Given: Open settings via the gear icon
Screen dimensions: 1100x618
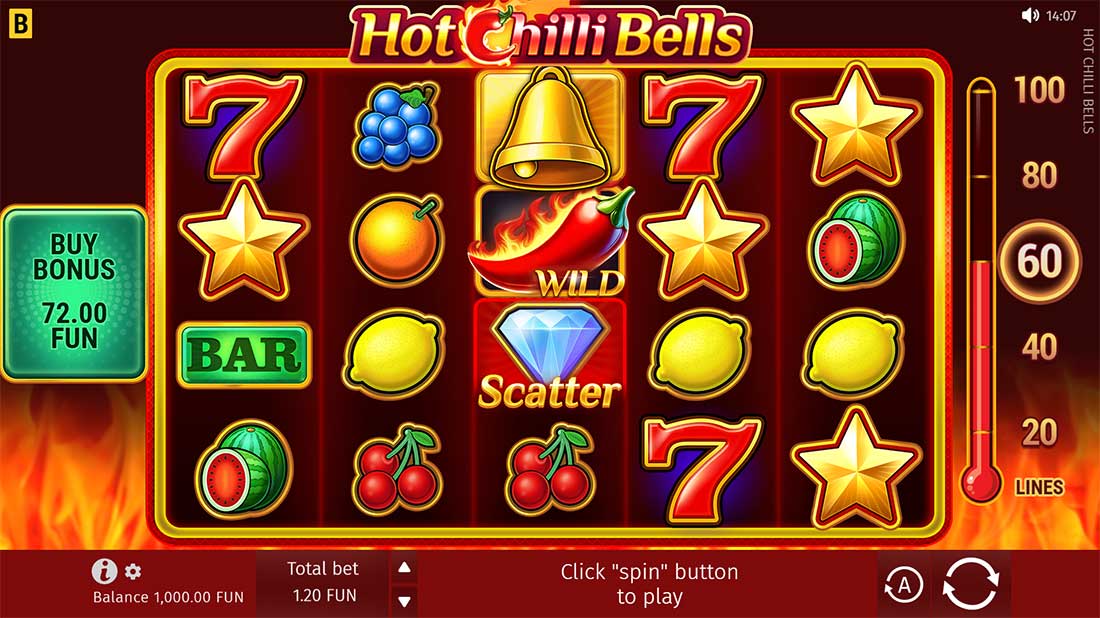Looking at the screenshot, I should [x=133, y=572].
